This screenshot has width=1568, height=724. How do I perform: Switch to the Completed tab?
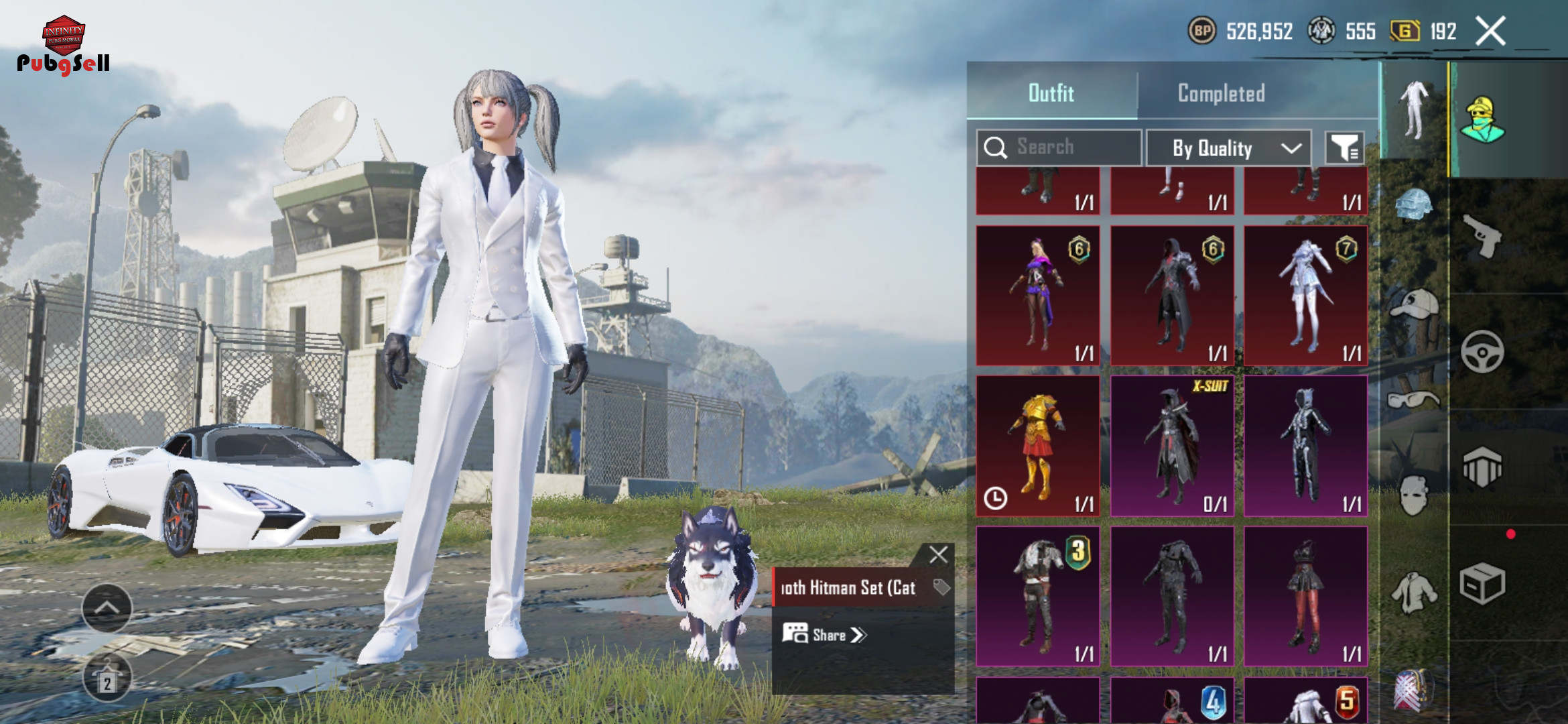pos(1221,93)
